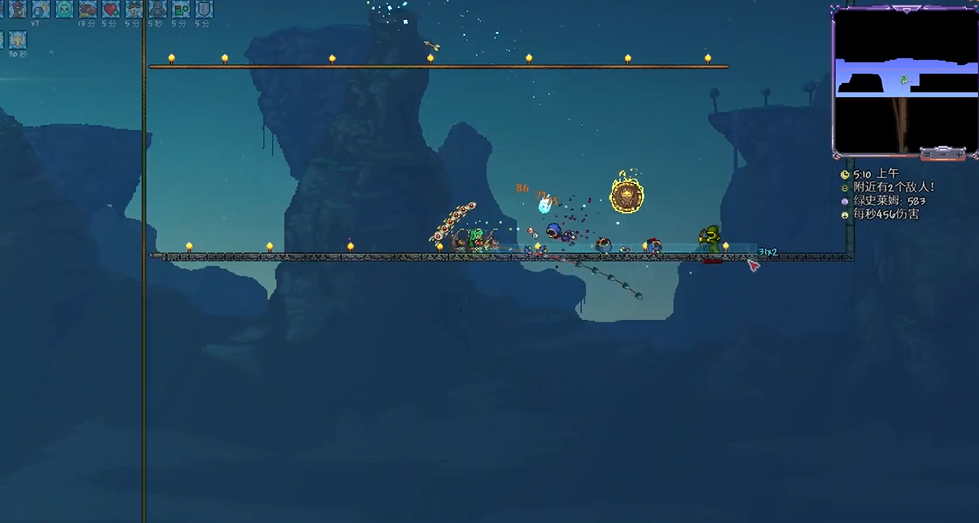This screenshot has width=979, height=523.
Task: Click the green boot swiftness buff icon
Action: pyautogui.click(x=180, y=10)
